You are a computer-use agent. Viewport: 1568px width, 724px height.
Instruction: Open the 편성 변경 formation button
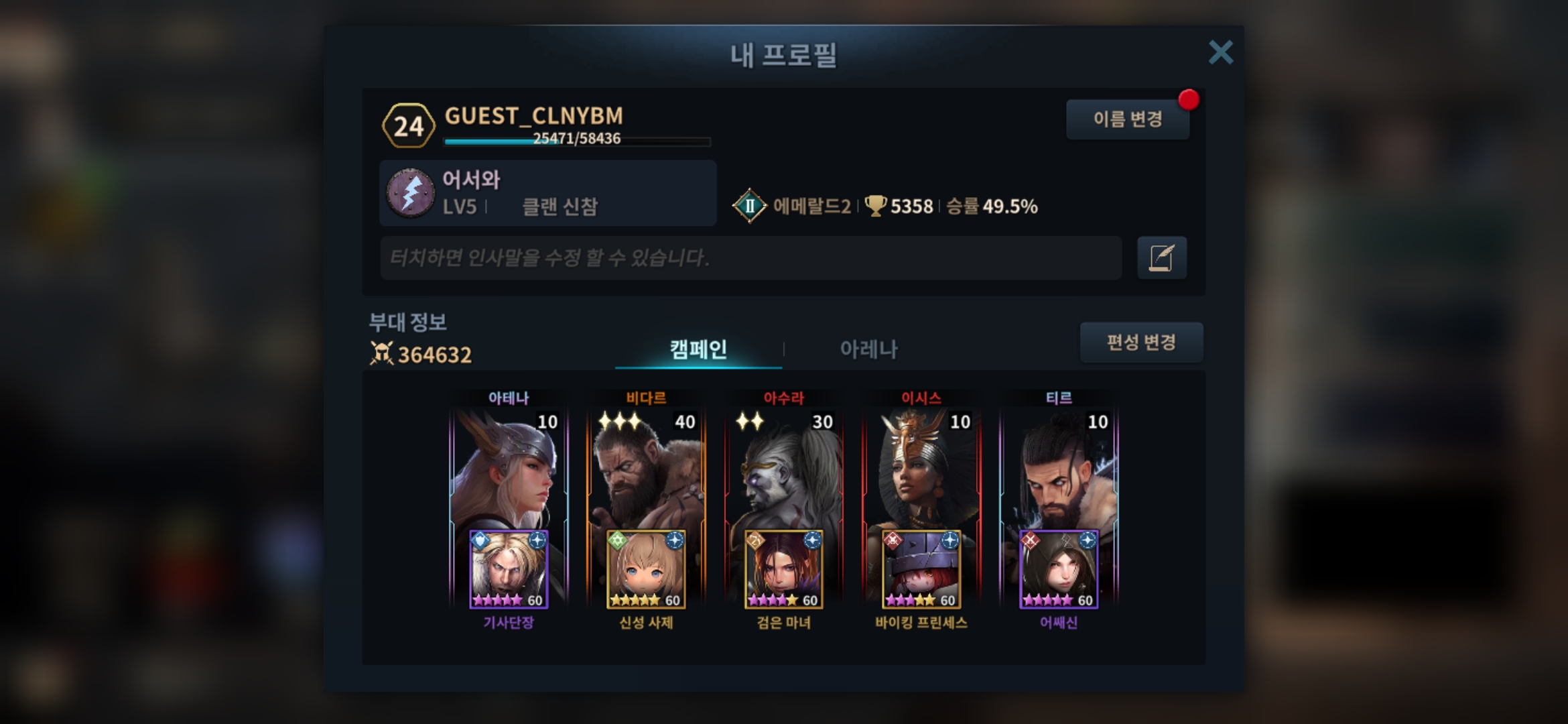(x=1141, y=343)
